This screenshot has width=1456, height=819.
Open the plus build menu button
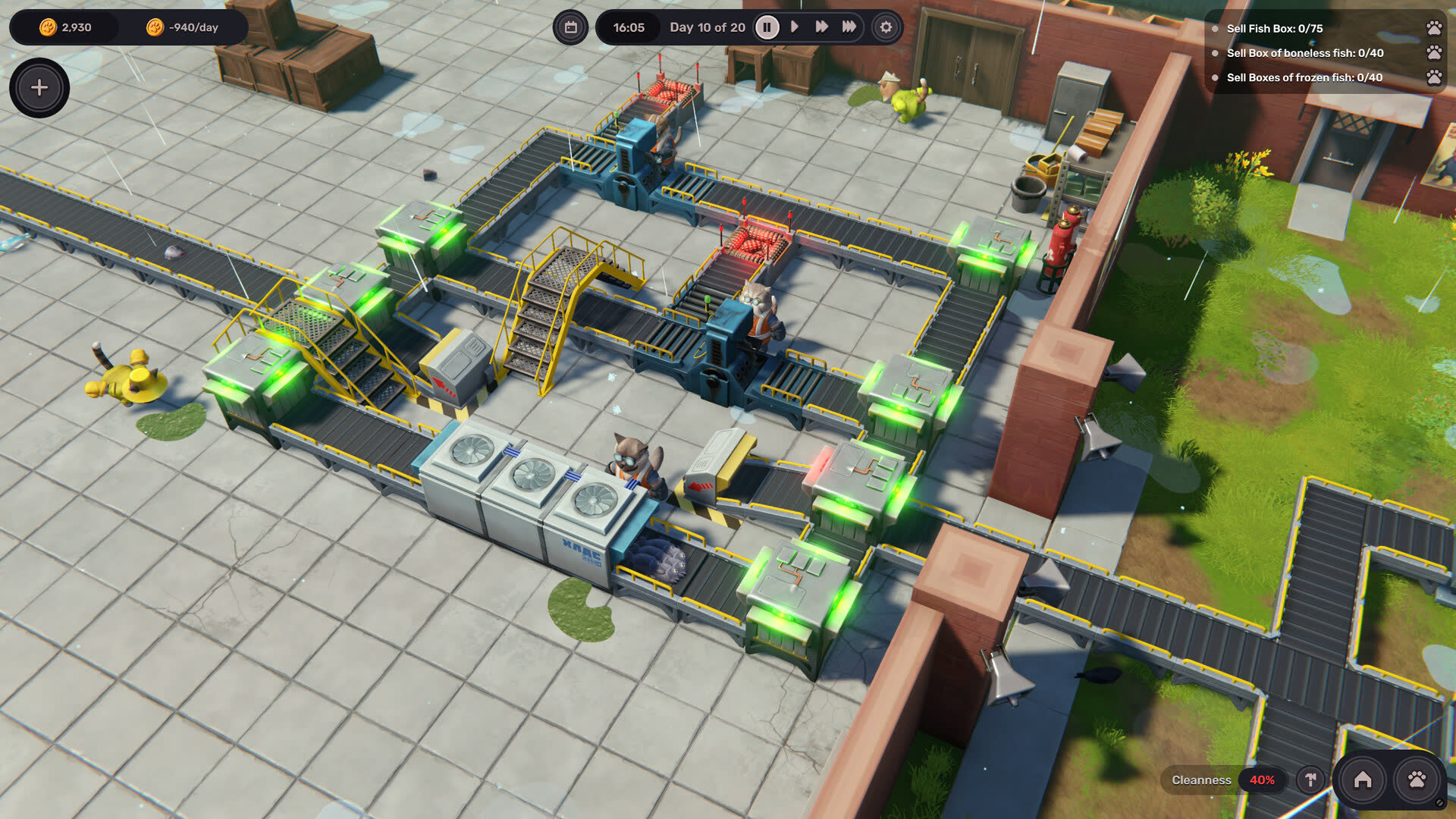click(x=39, y=88)
